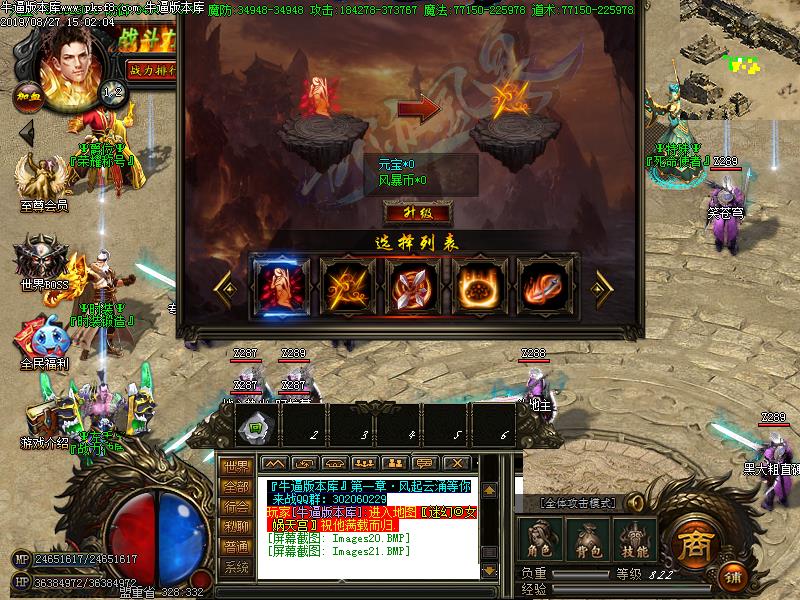The image size is (800, 600).
Task: Switch chat to the 世界 channel tab
Action: pyautogui.click(x=236, y=466)
